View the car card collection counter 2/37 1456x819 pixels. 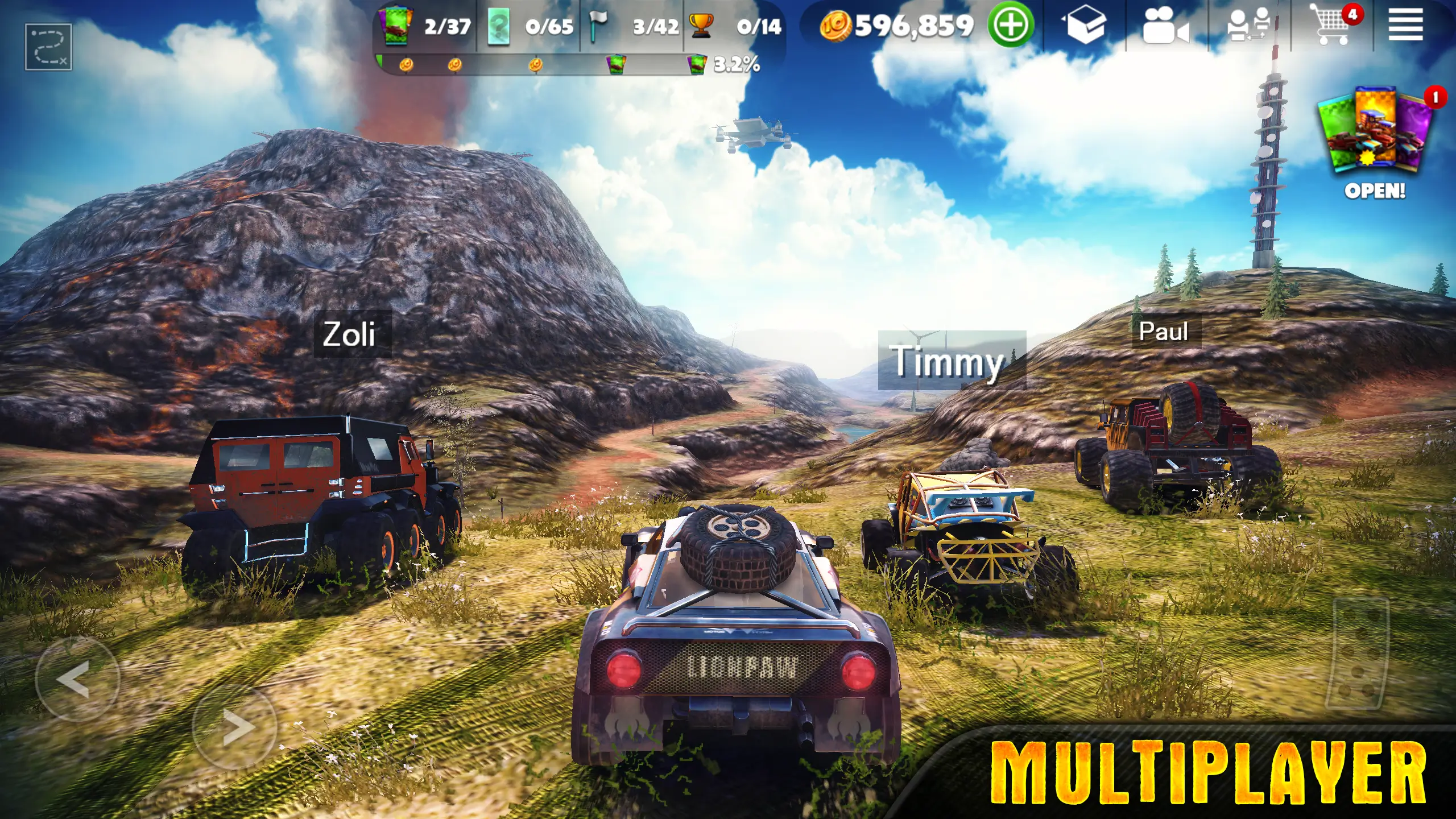tap(424, 26)
